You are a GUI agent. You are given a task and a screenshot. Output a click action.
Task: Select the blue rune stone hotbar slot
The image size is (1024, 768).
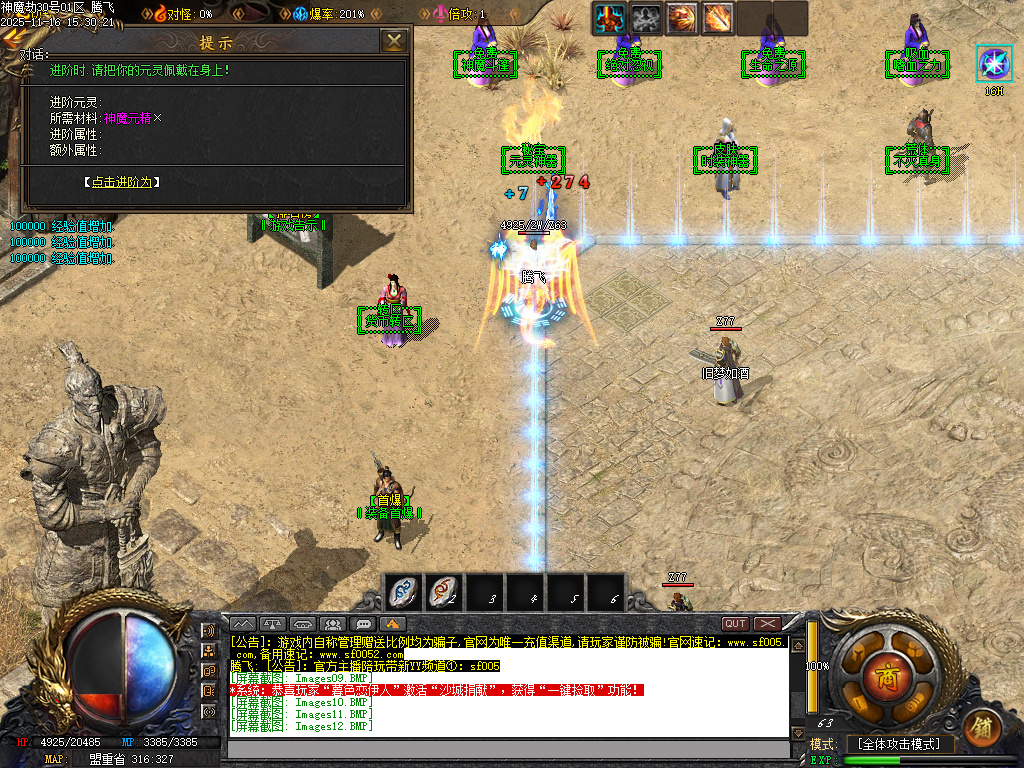(403, 593)
